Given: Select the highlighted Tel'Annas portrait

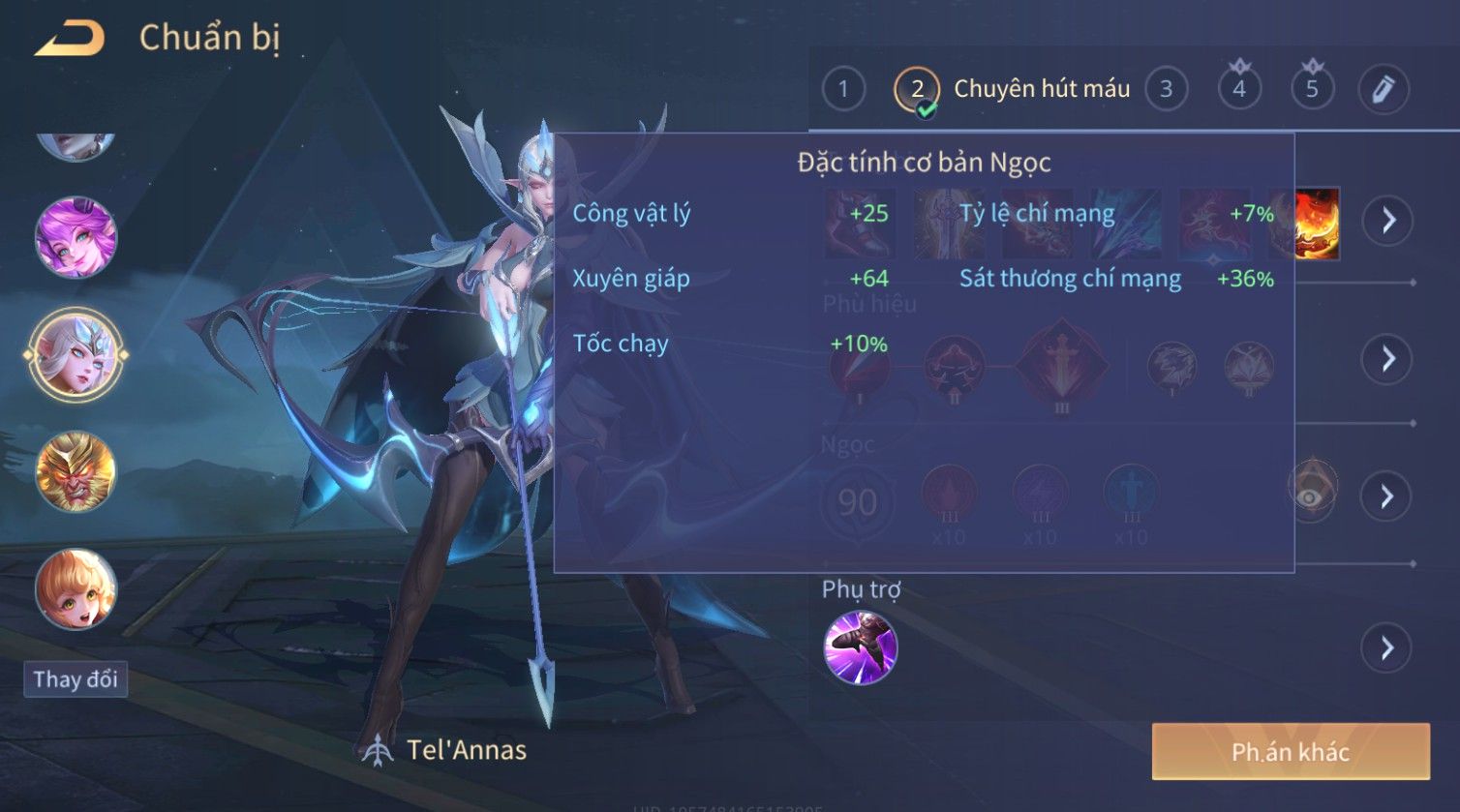Looking at the screenshot, I should point(76,354).
